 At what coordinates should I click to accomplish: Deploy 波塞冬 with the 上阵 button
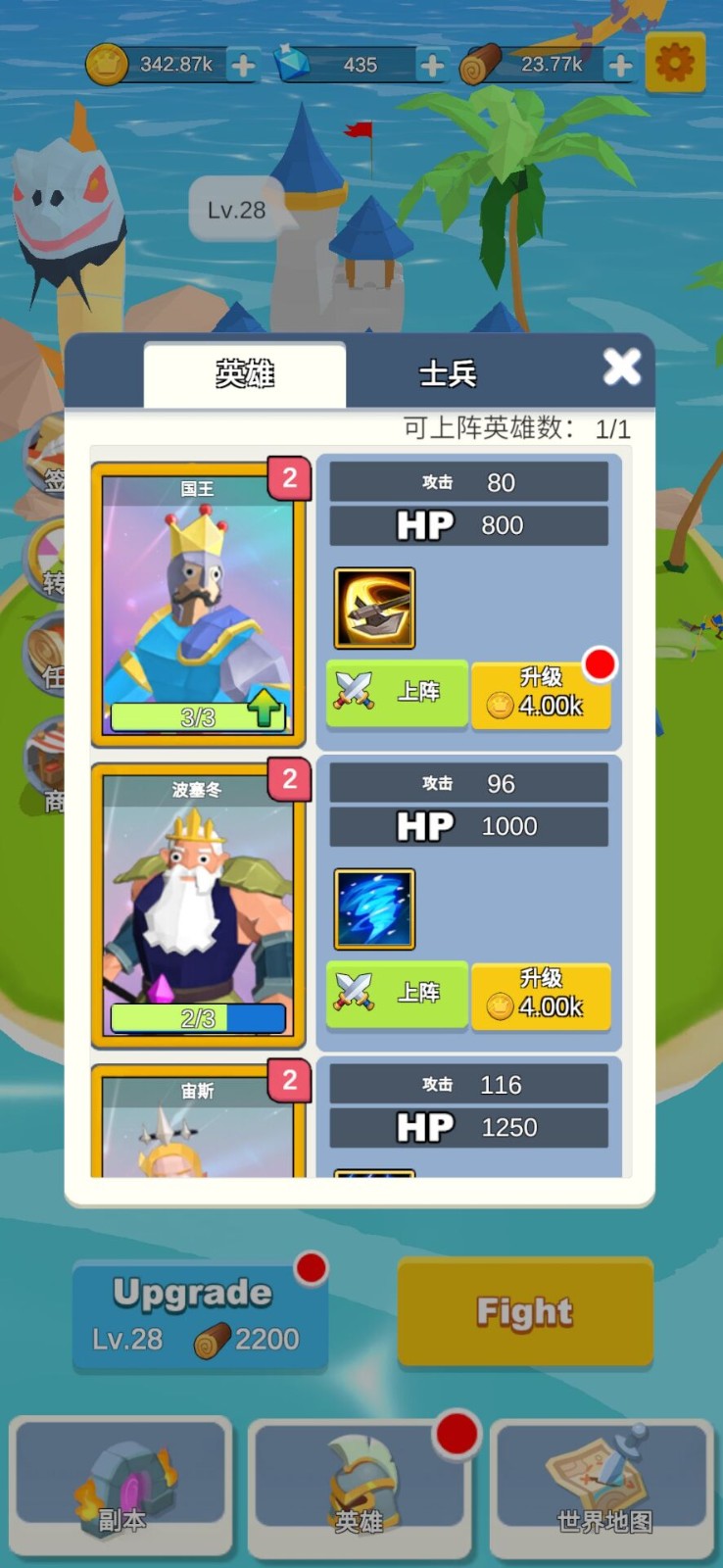point(397,993)
